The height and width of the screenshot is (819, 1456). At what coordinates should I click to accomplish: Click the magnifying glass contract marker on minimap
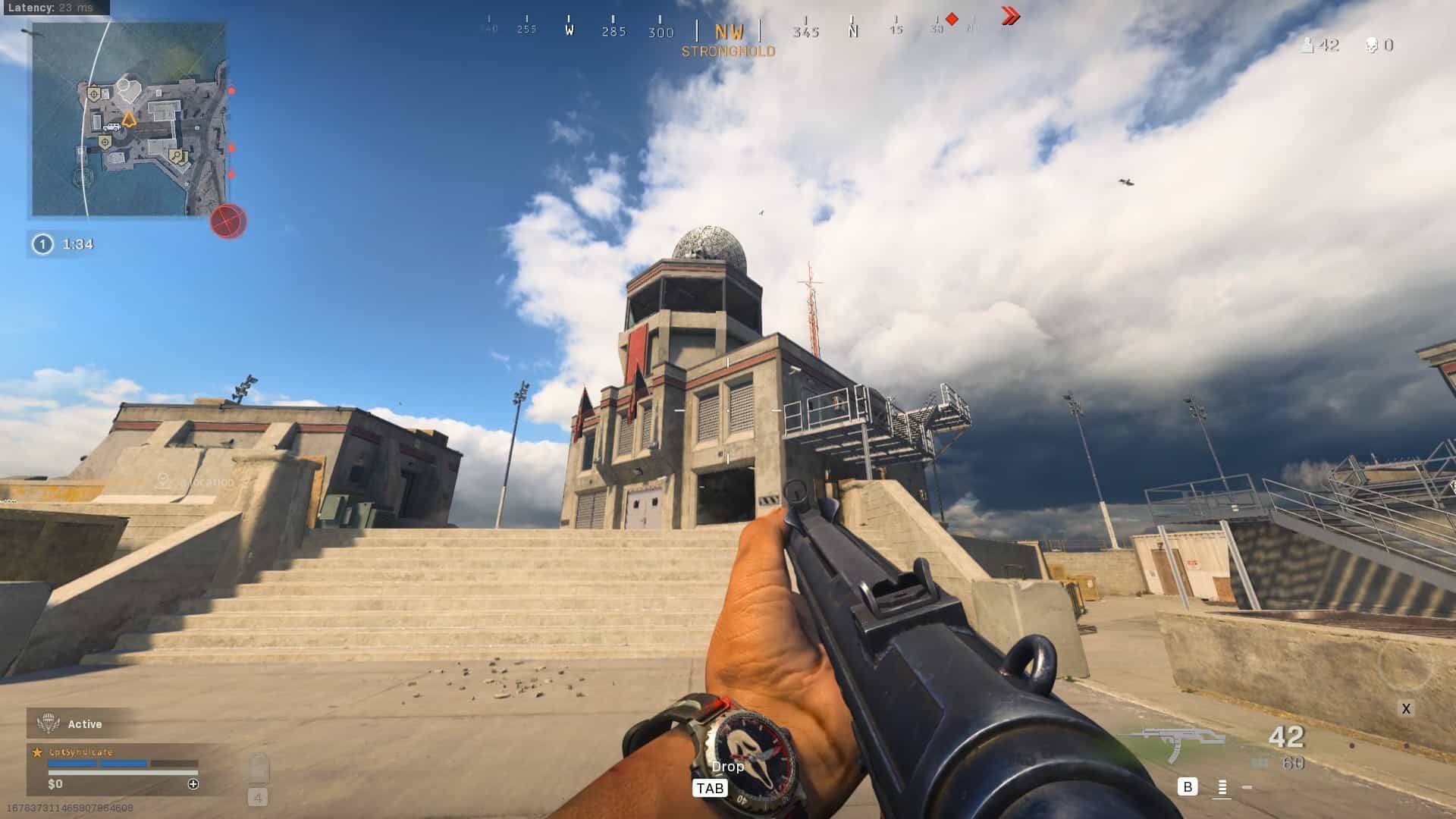pyautogui.click(x=177, y=156)
